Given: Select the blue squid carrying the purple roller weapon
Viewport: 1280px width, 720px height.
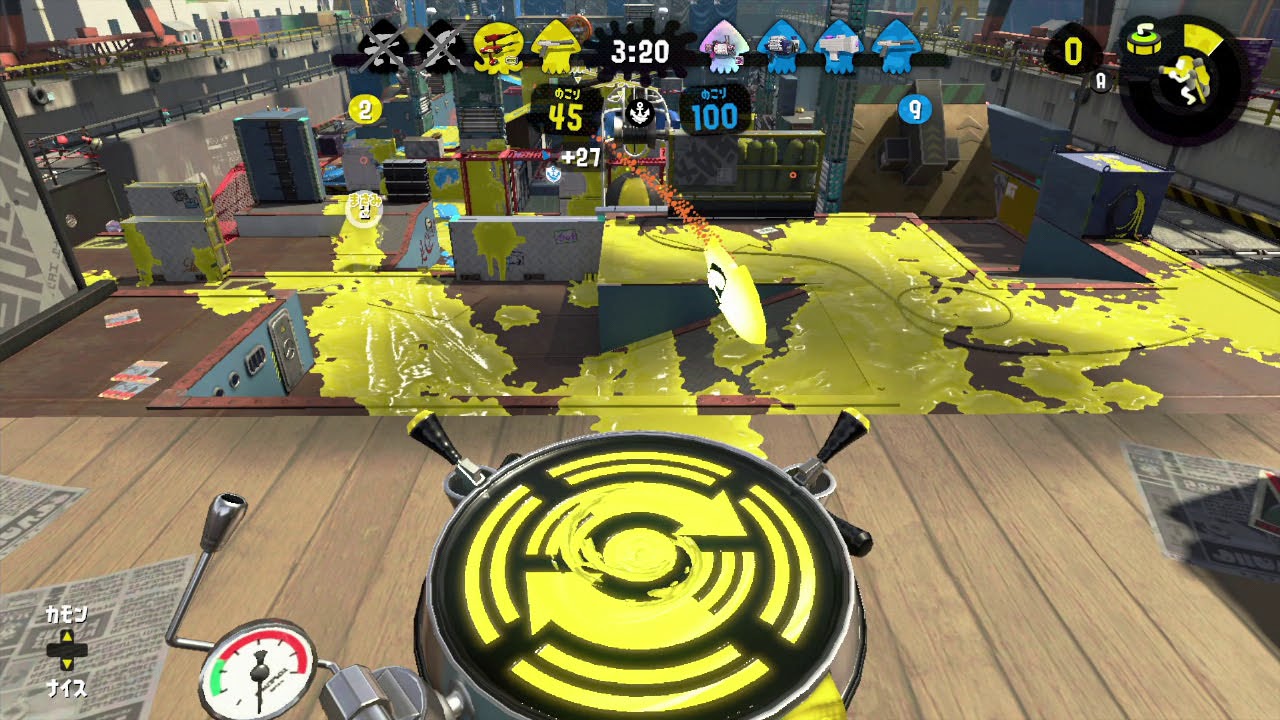Looking at the screenshot, I should click(781, 45).
